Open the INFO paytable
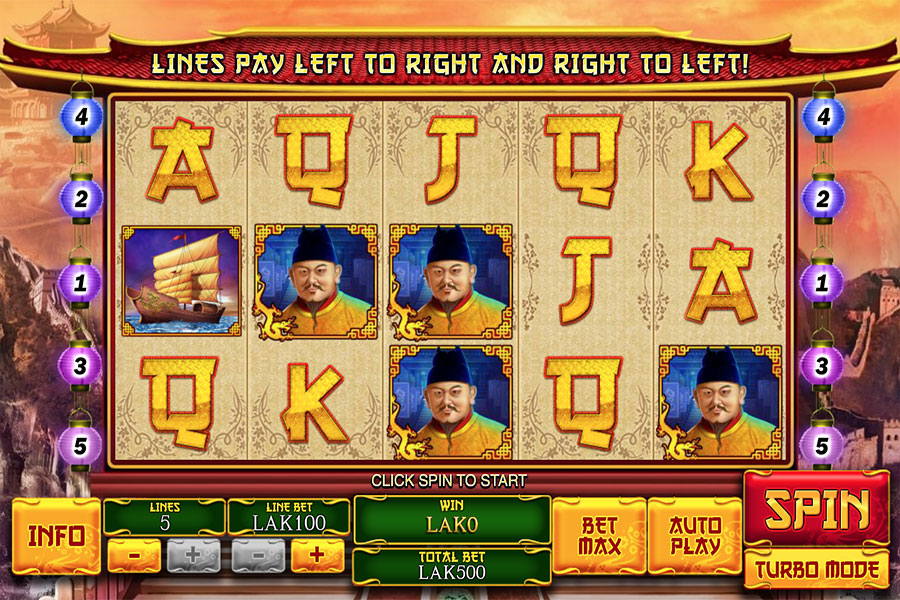The image size is (900, 600). tap(56, 535)
